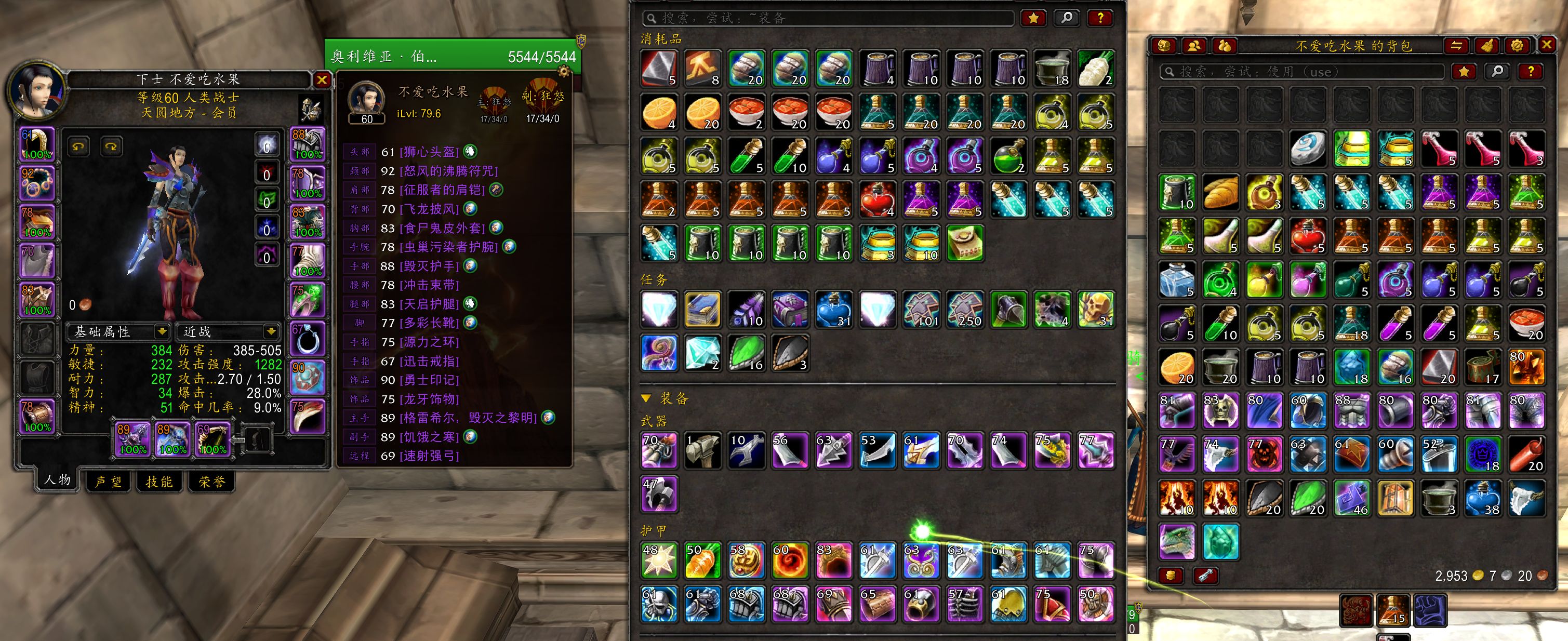Click the bank panel's question mark button

1100,18
